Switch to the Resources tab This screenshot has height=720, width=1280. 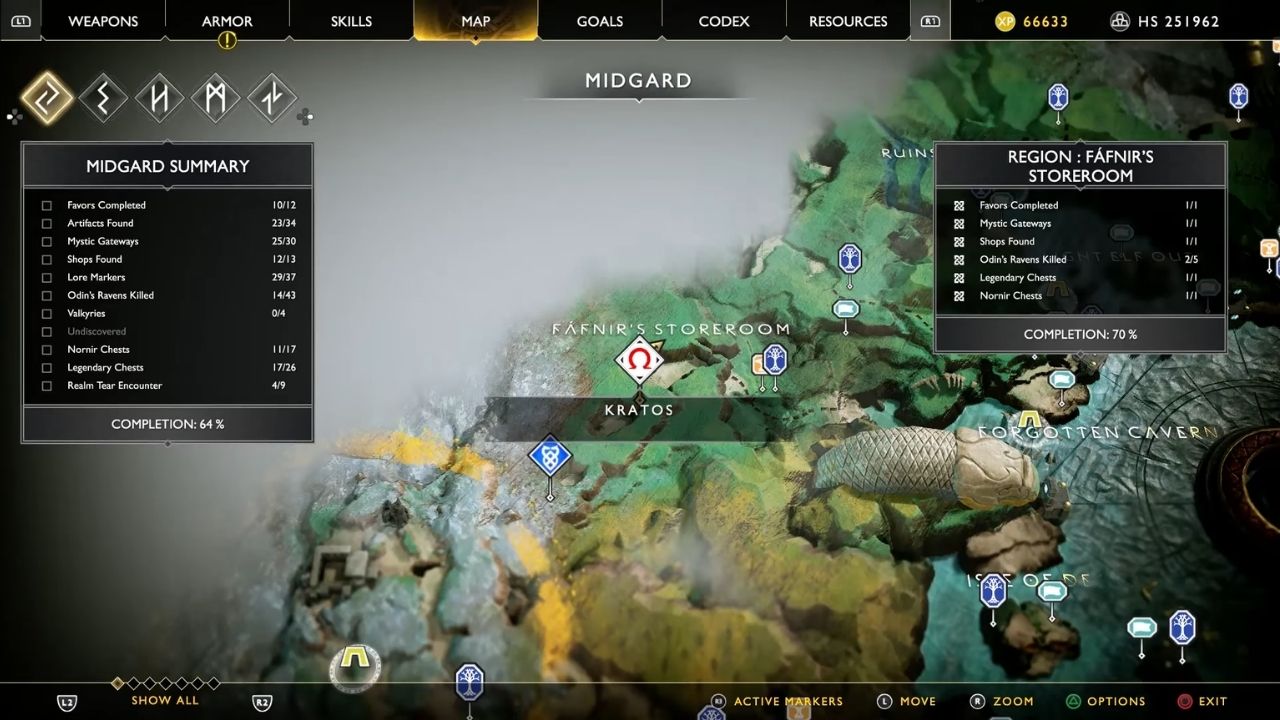tap(848, 21)
